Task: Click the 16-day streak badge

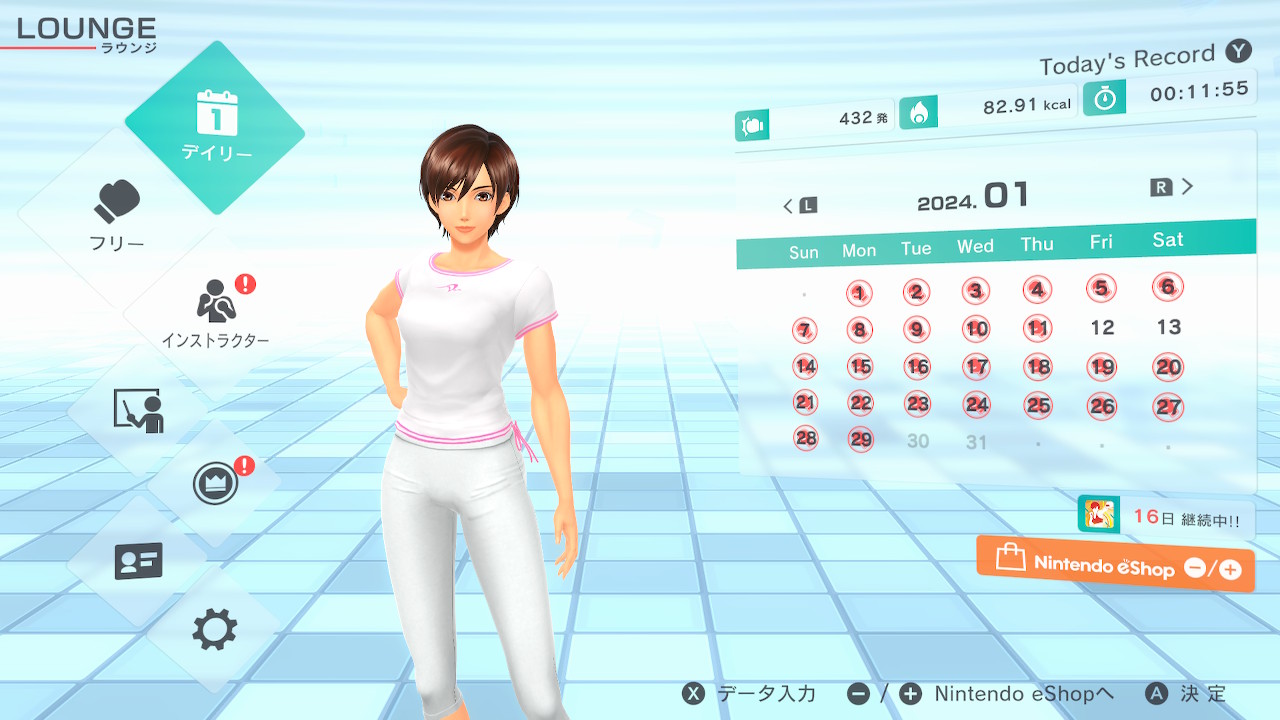Action: pyautogui.click(x=1165, y=517)
